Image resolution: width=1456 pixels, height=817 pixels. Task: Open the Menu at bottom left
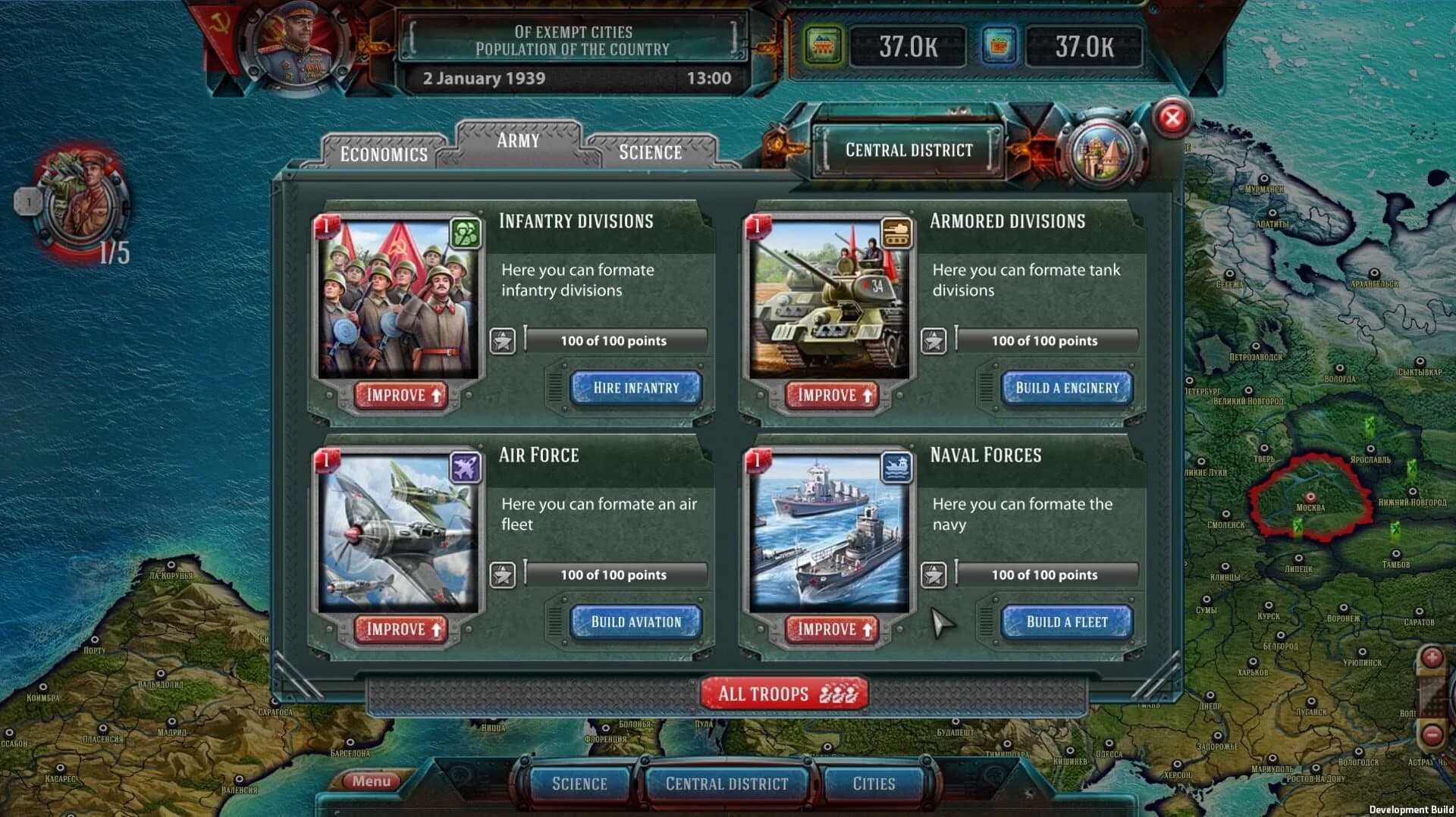pos(371,780)
